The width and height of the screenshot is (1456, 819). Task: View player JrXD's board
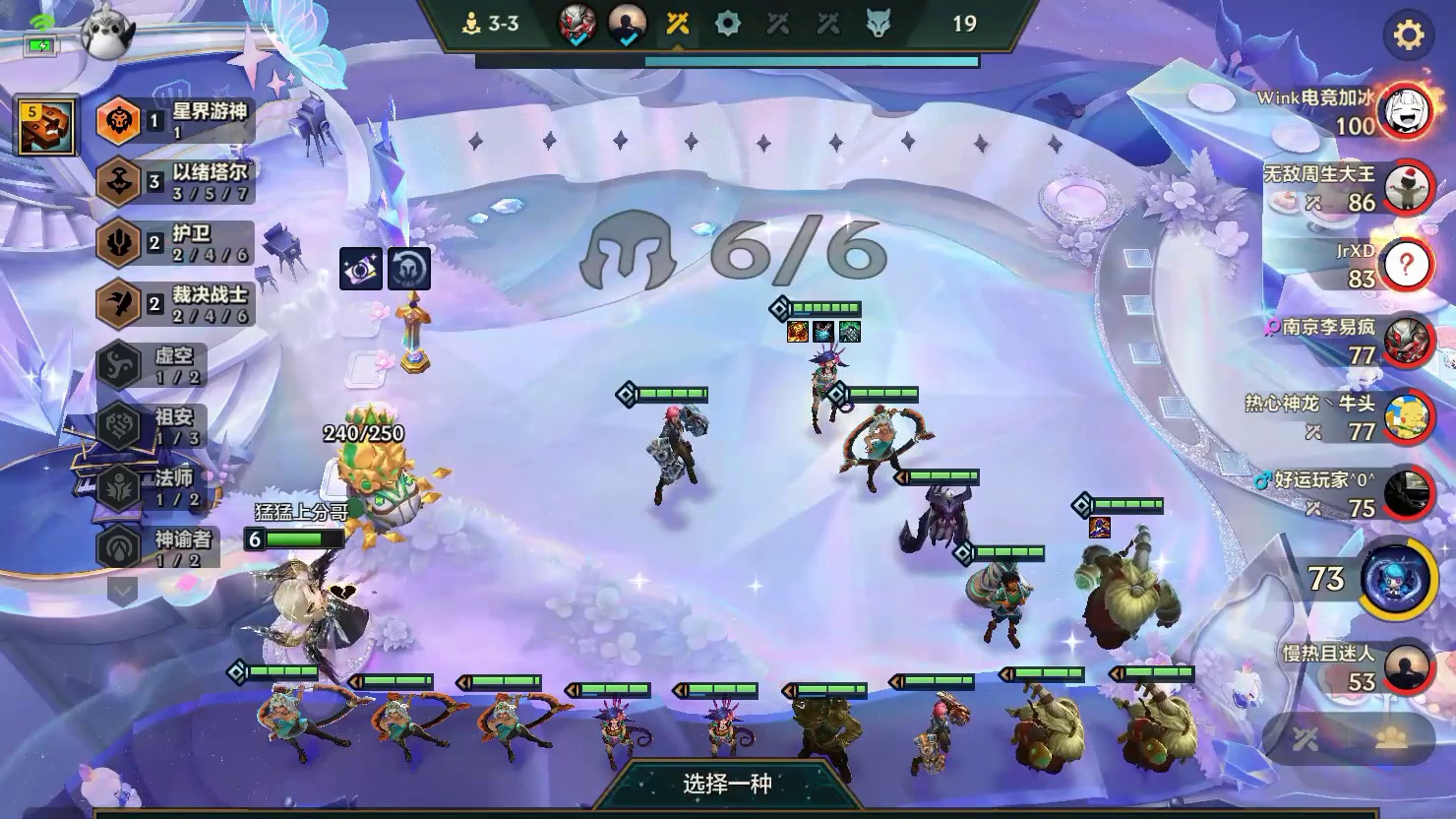[1405, 265]
